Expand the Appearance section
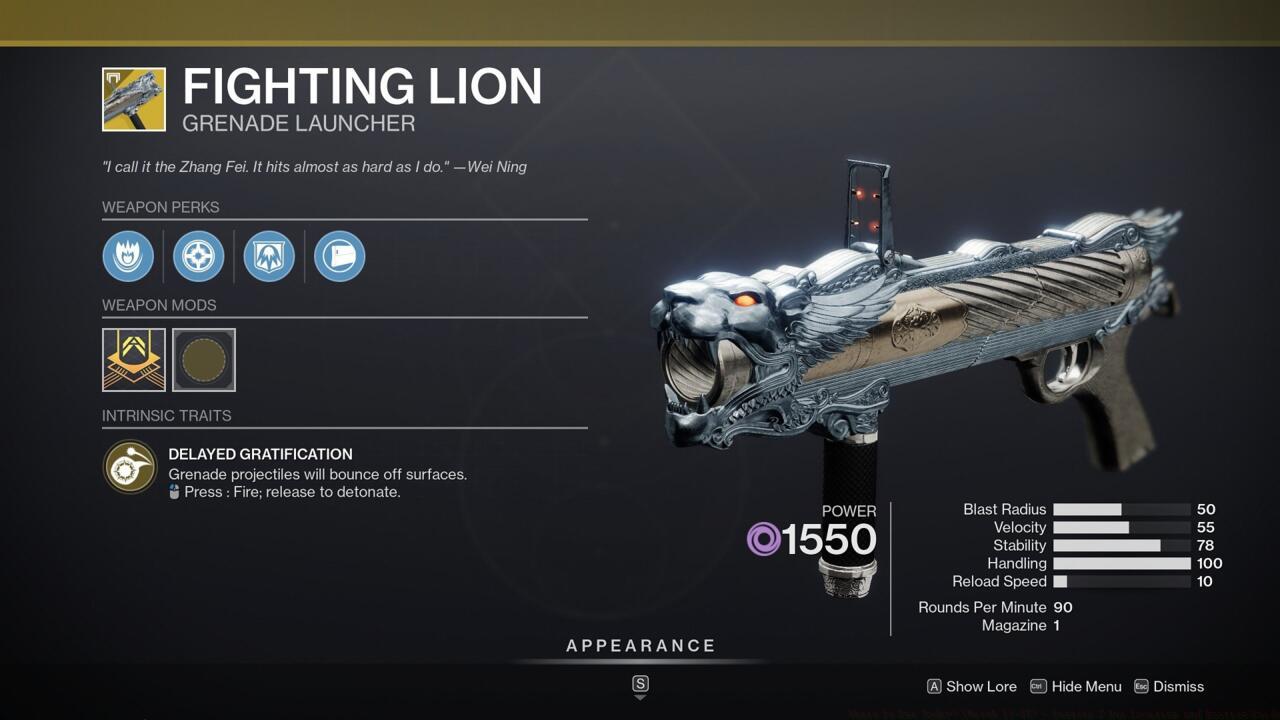Viewport: 1280px width, 720px height. 640,645
